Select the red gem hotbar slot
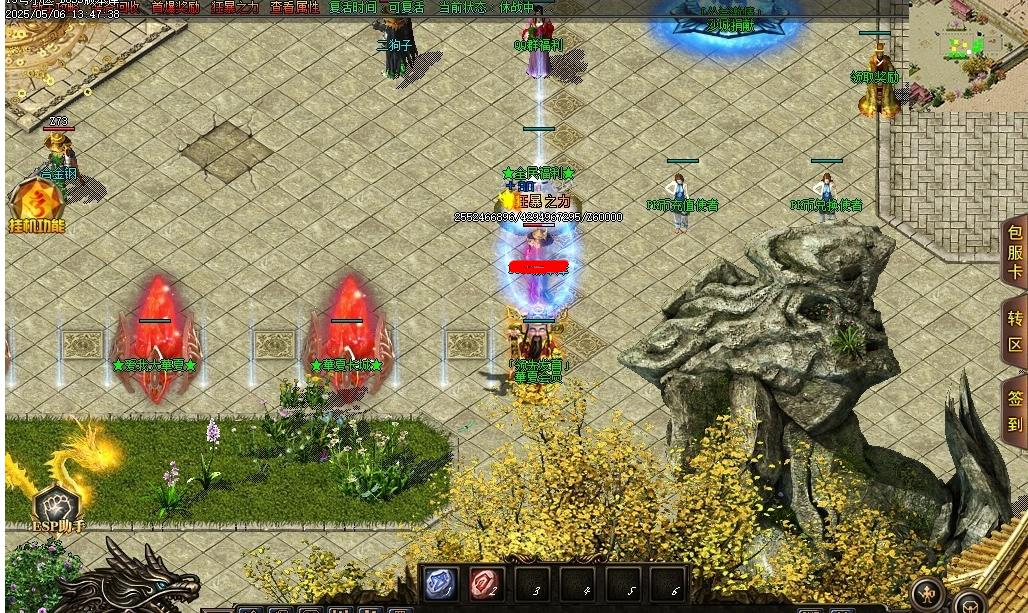 (486, 584)
